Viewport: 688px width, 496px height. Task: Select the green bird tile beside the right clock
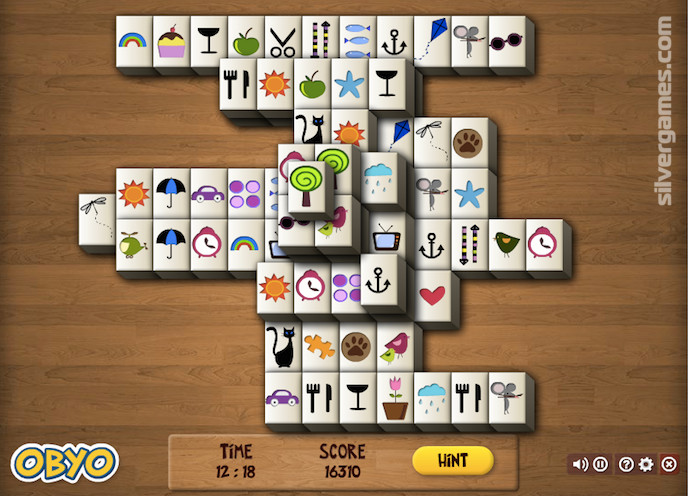(507, 243)
